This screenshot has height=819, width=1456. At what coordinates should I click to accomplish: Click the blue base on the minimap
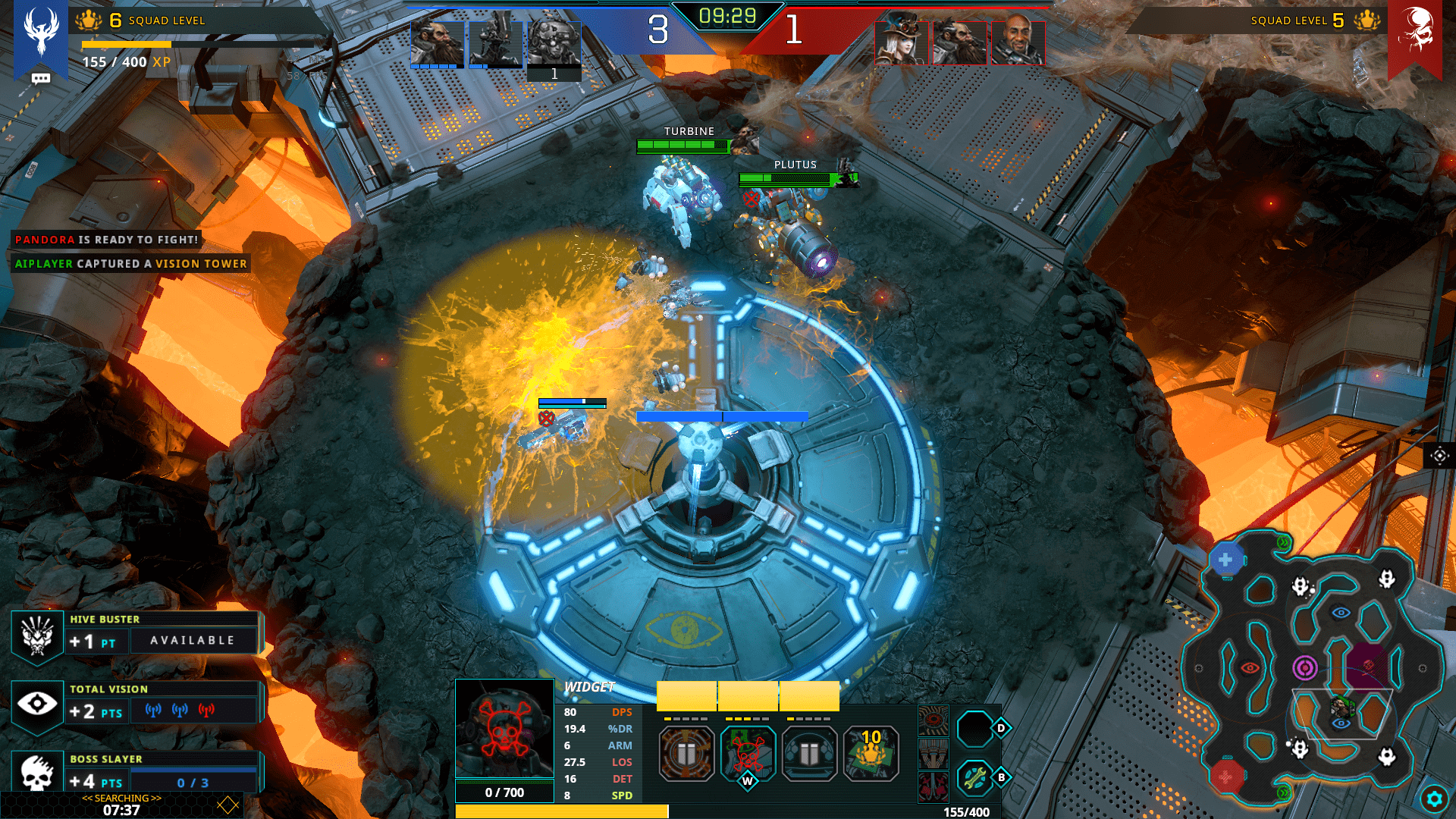[x=1225, y=560]
